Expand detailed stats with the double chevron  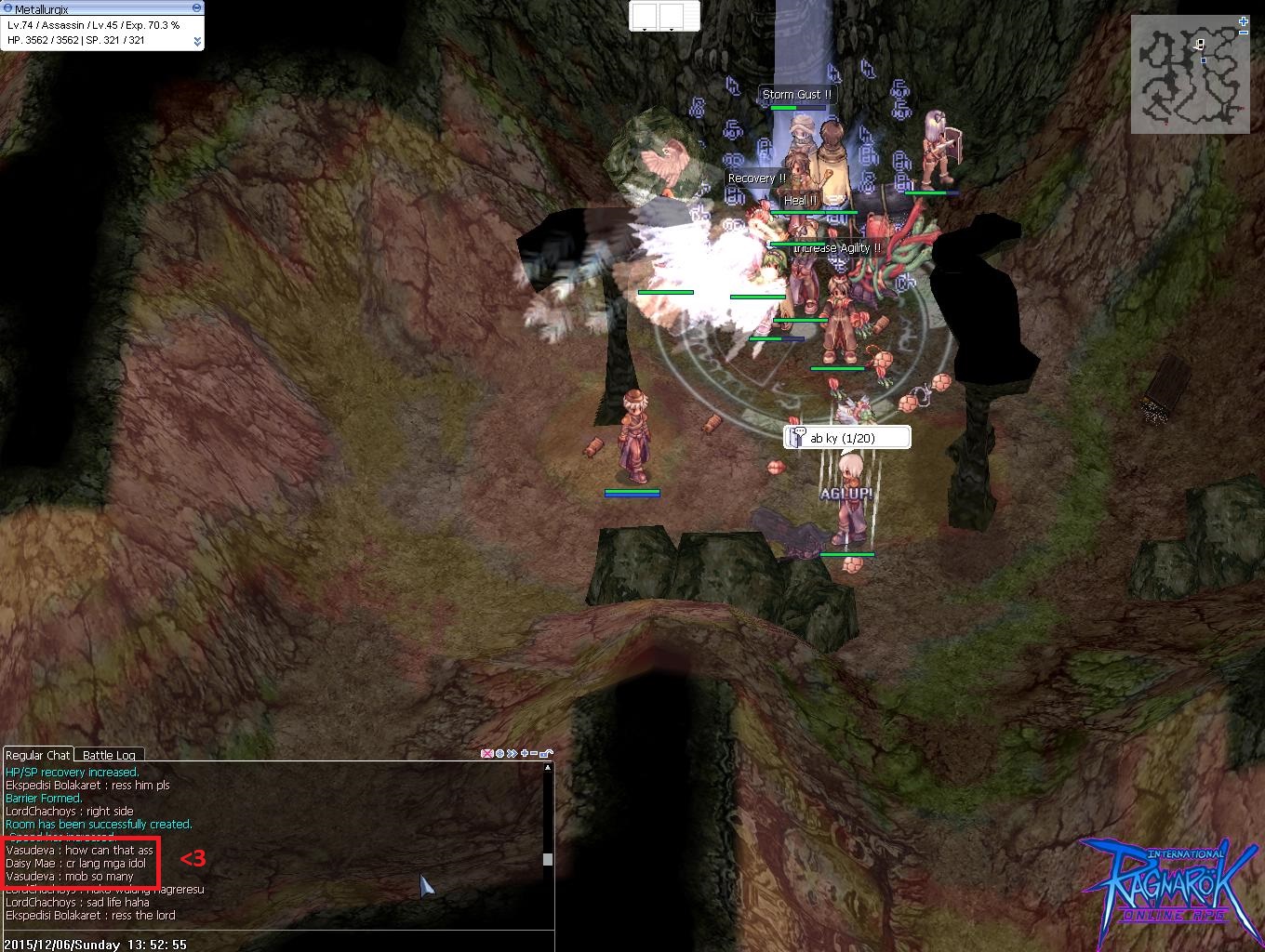tap(198, 41)
